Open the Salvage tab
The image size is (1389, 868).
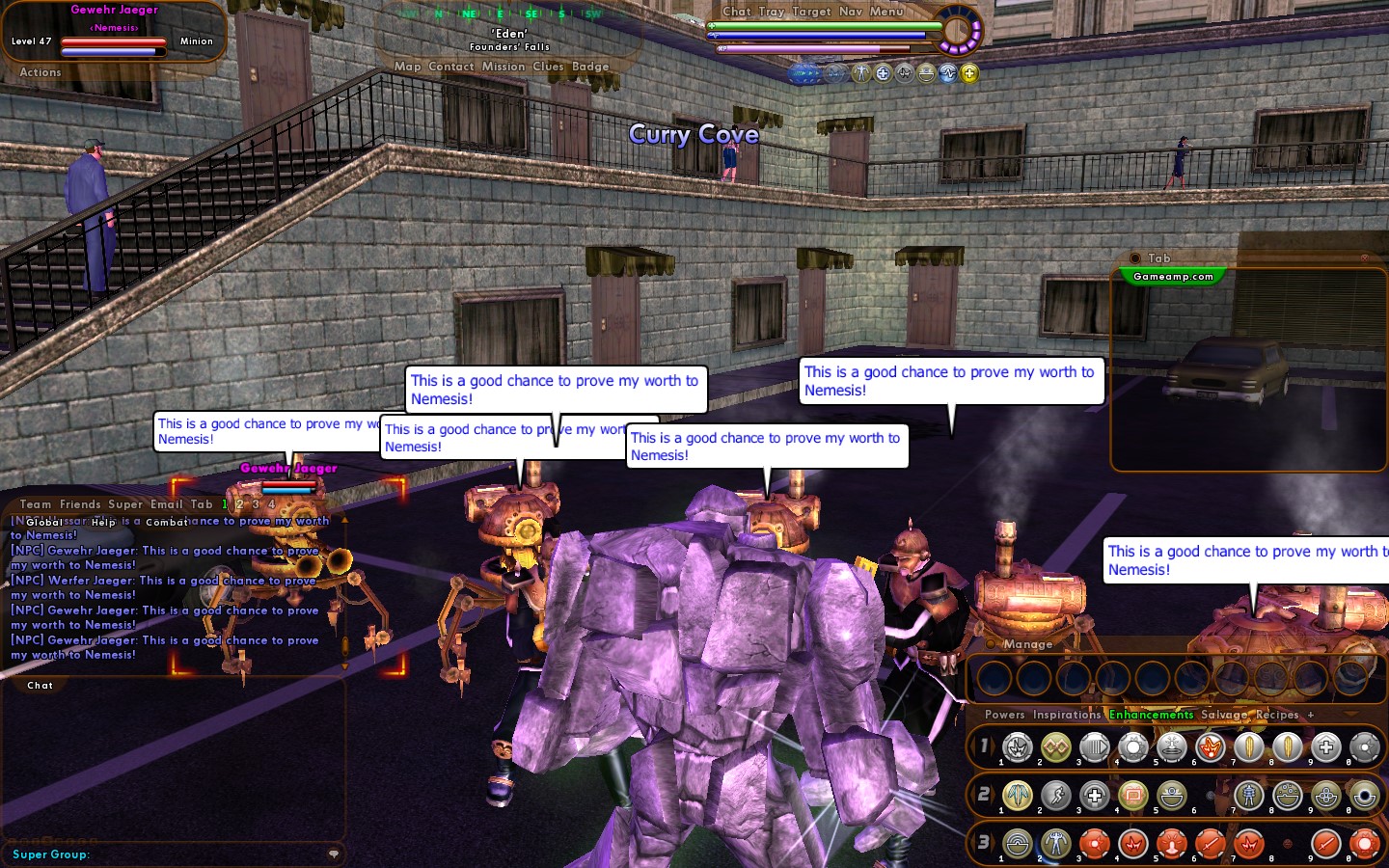pos(1223,715)
